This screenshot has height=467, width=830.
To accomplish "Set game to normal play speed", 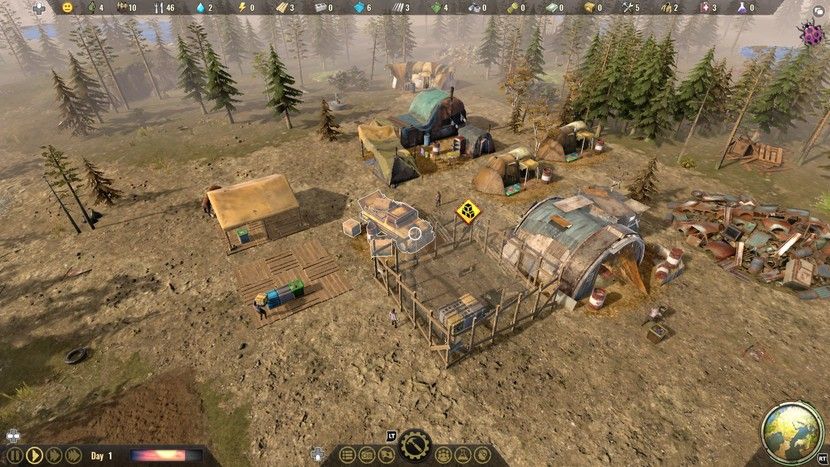I will 34,455.
